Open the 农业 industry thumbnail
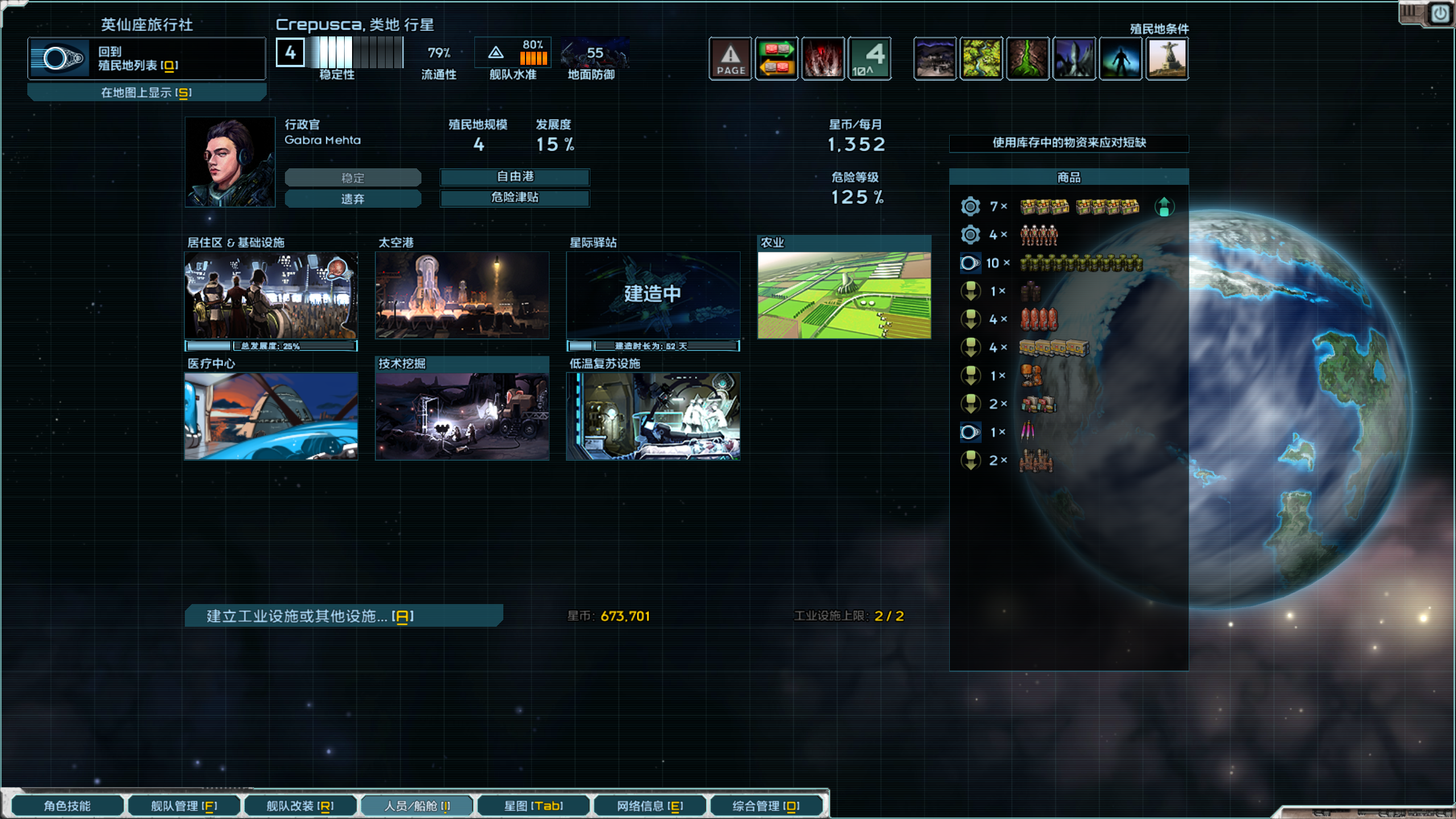 844,296
